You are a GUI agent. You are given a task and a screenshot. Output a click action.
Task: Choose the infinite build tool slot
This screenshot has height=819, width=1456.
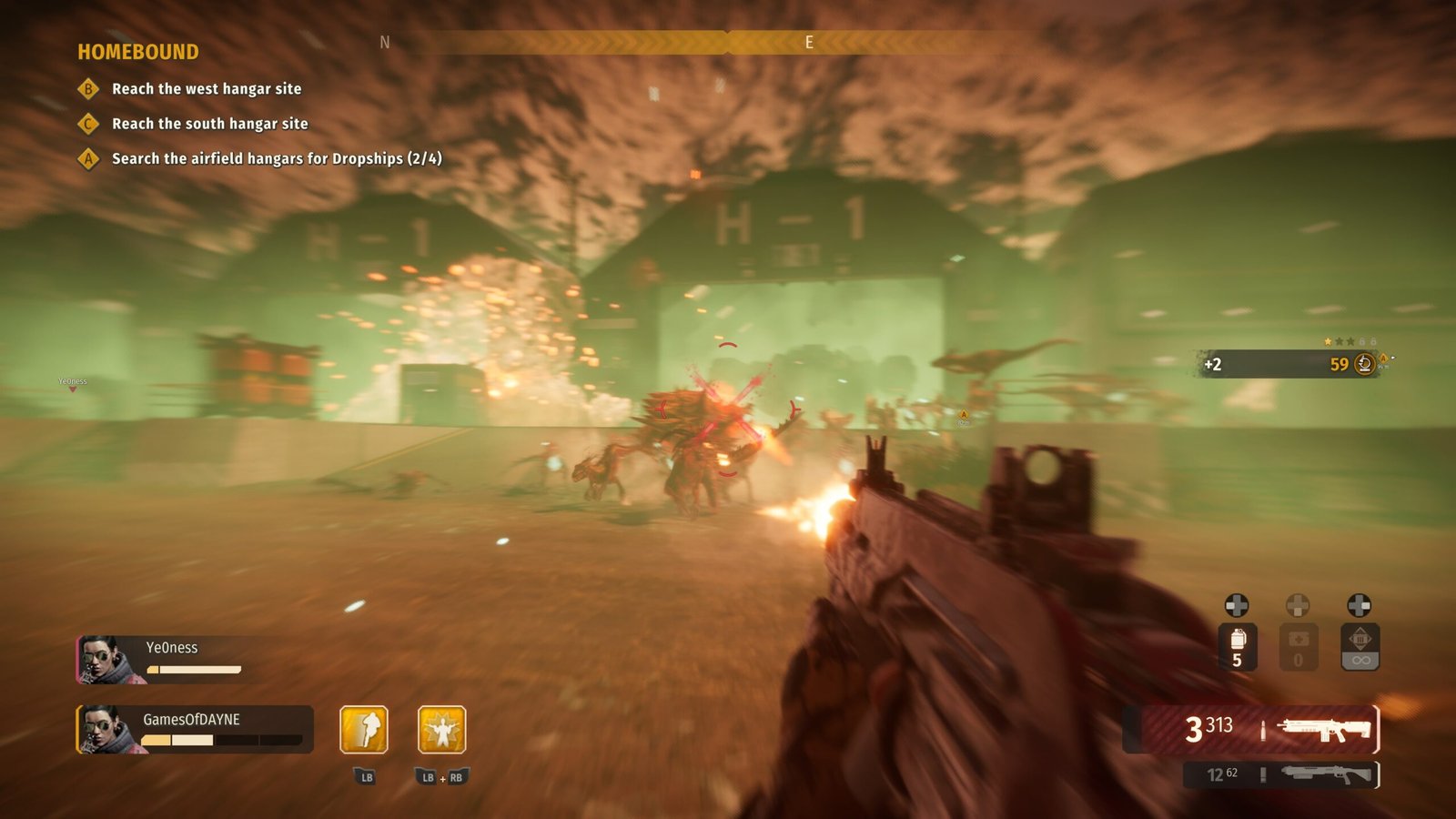[x=1360, y=647]
